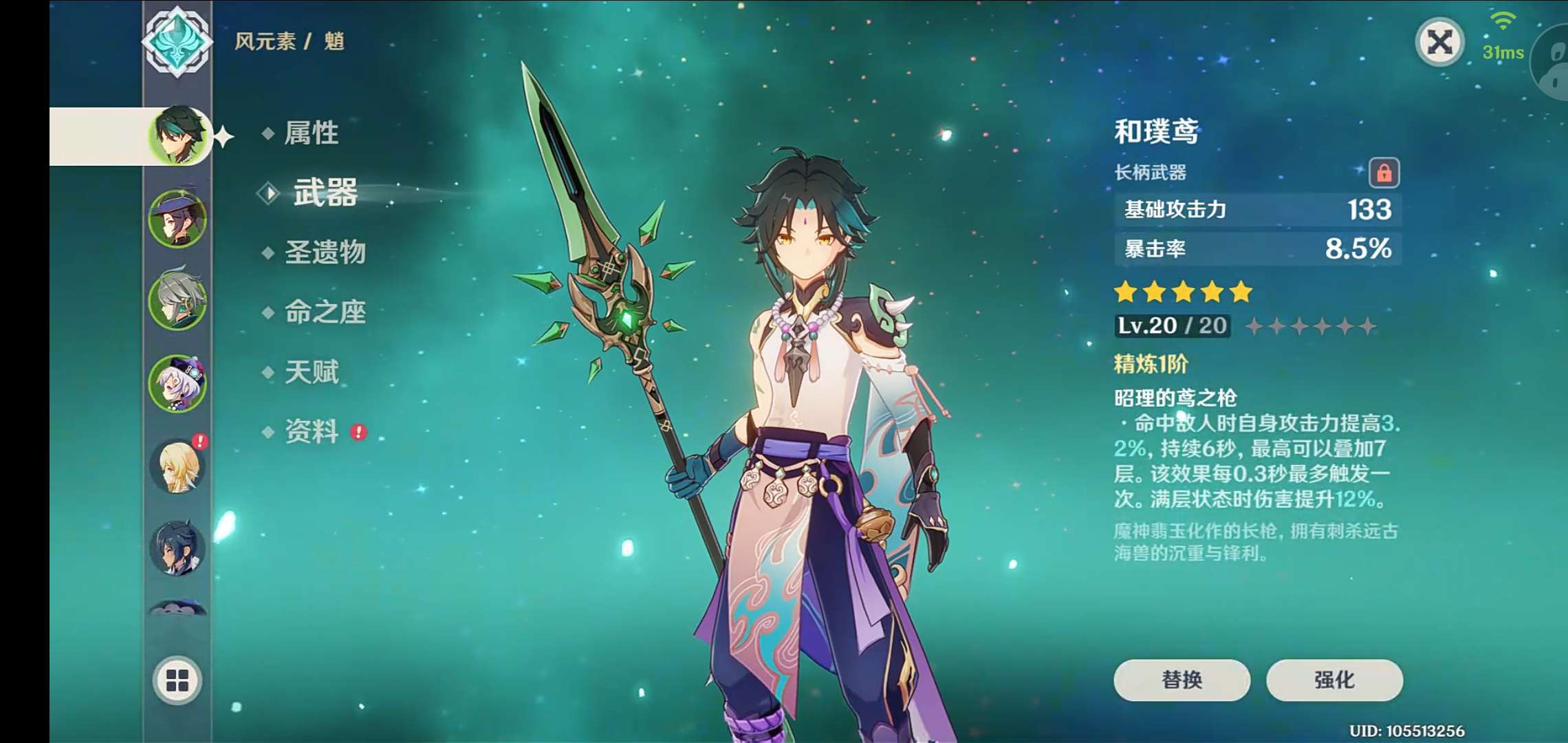Open the 属性 attributes tab

point(311,133)
